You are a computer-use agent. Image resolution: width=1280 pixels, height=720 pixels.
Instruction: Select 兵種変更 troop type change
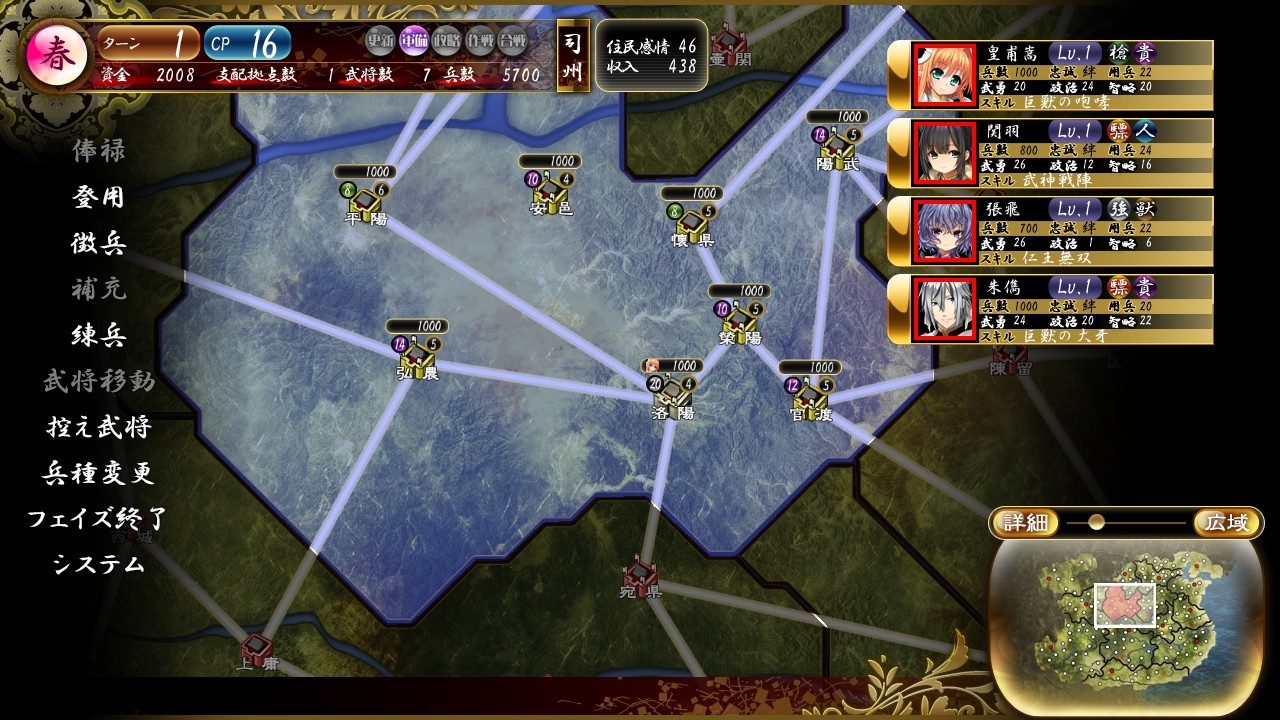(x=98, y=473)
